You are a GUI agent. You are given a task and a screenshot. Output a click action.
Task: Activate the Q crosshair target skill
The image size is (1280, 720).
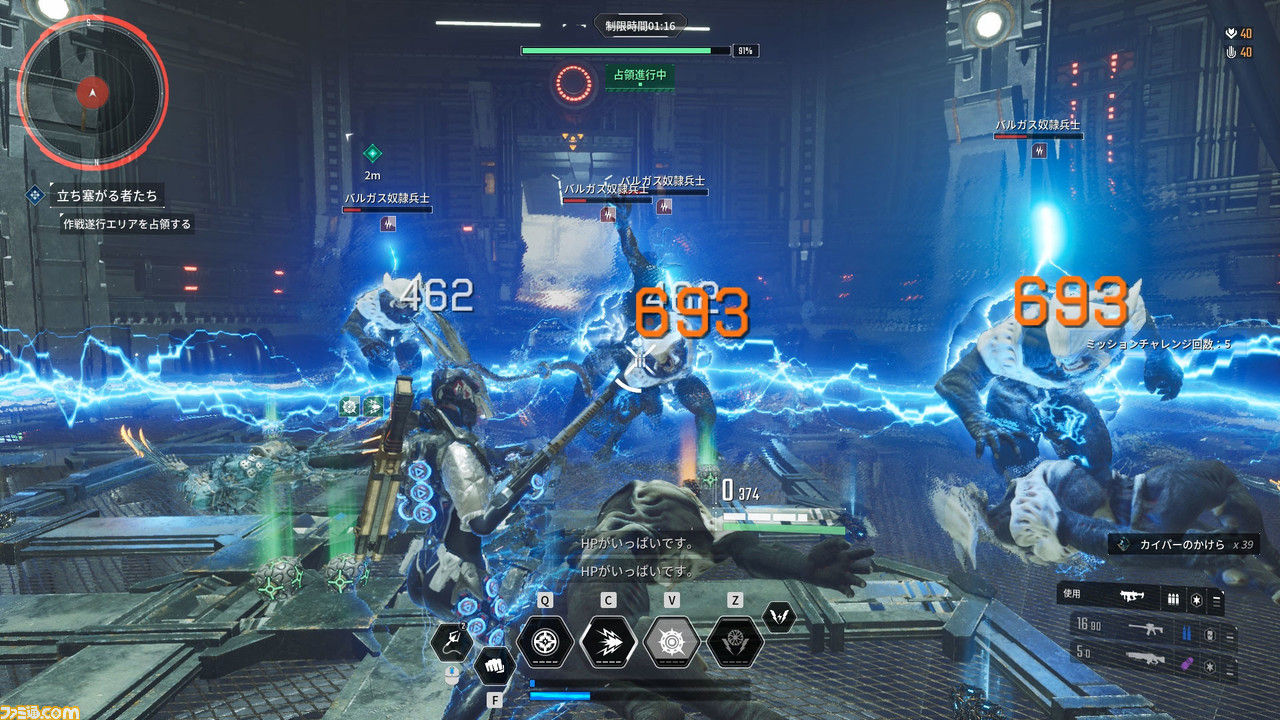pyautogui.click(x=545, y=641)
